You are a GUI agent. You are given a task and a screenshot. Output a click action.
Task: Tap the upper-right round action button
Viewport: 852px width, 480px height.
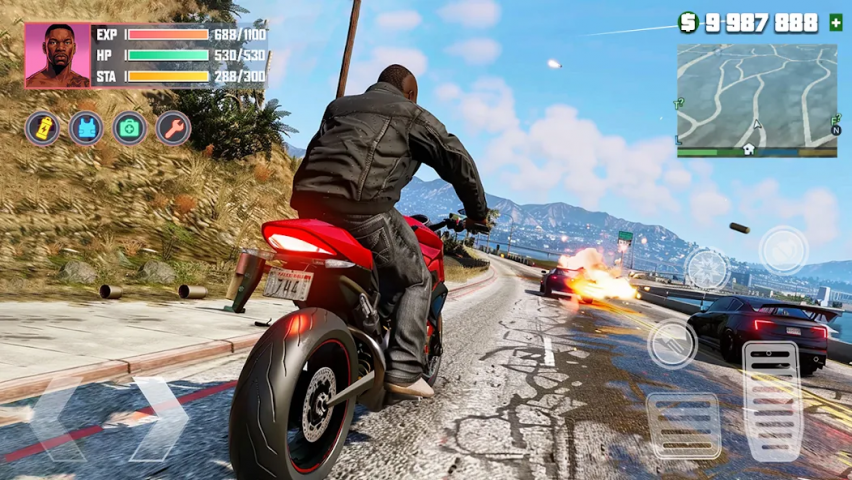pos(783,249)
